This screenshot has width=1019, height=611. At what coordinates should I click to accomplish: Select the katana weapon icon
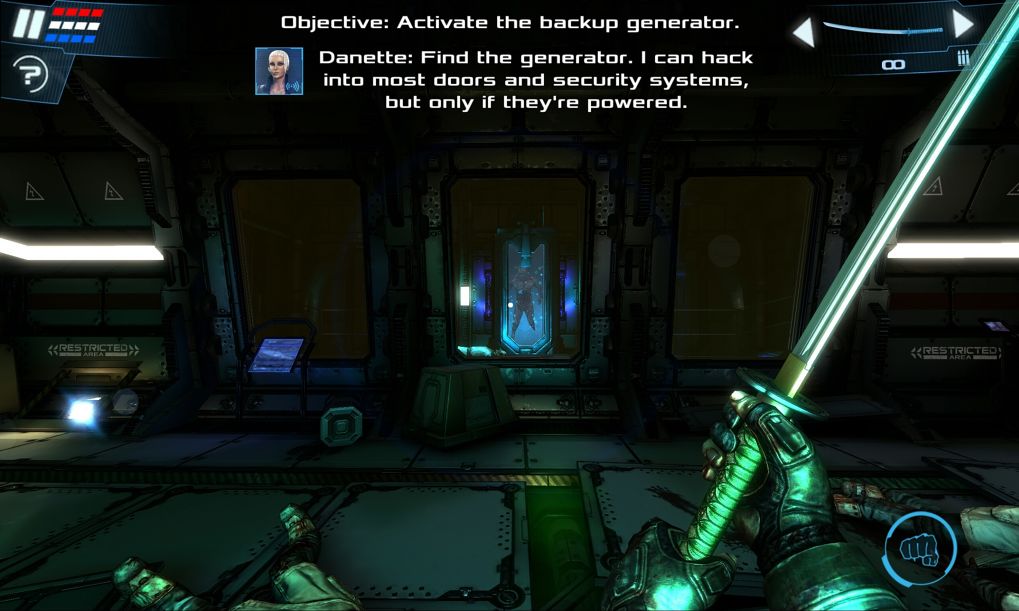click(x=882, y=30)
